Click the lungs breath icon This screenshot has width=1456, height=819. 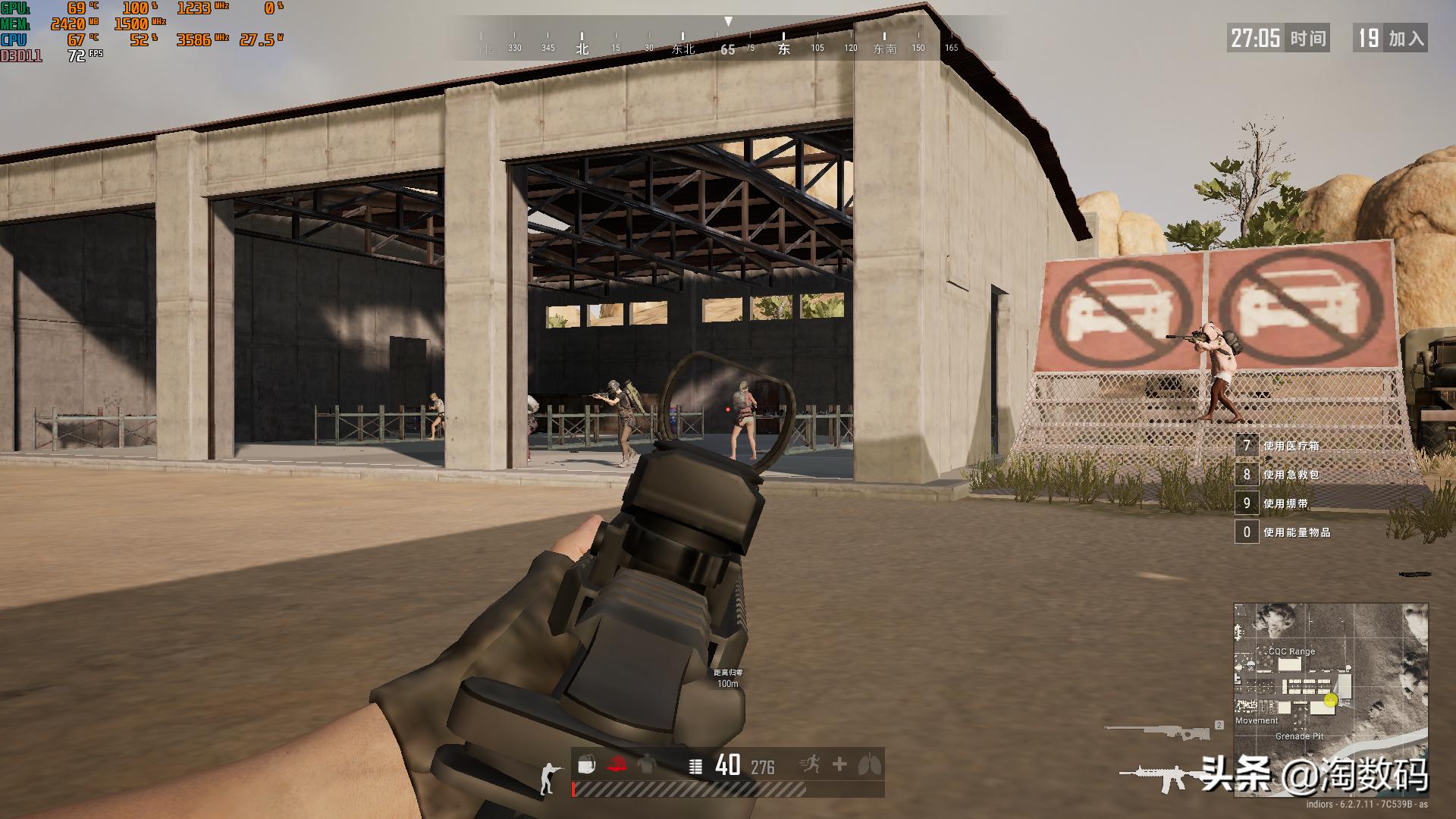[x=870, y=764]
